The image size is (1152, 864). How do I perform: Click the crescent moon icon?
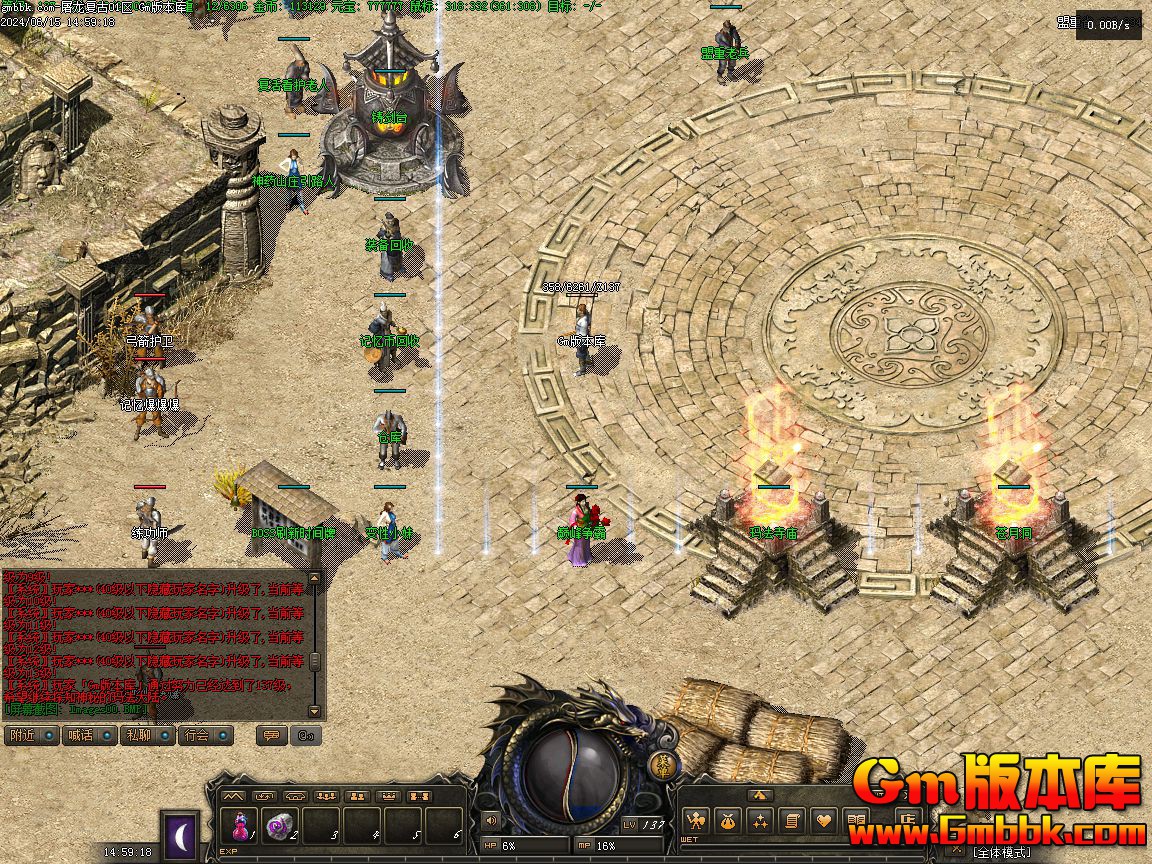click(x=181, y=835)
